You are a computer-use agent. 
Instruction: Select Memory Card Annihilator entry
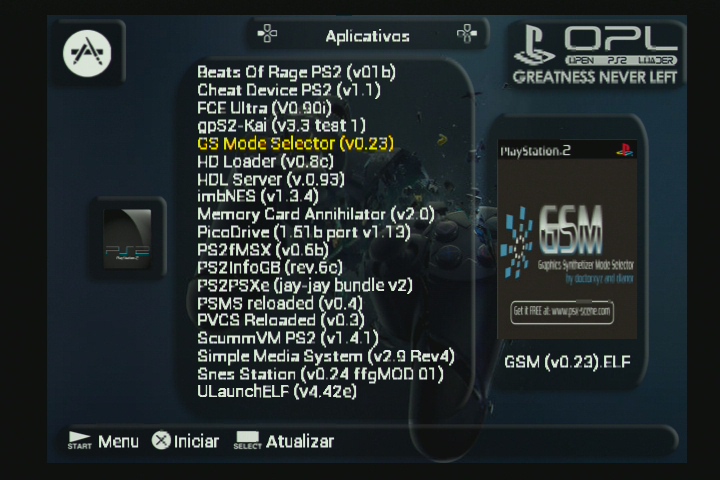coord(315,214)
